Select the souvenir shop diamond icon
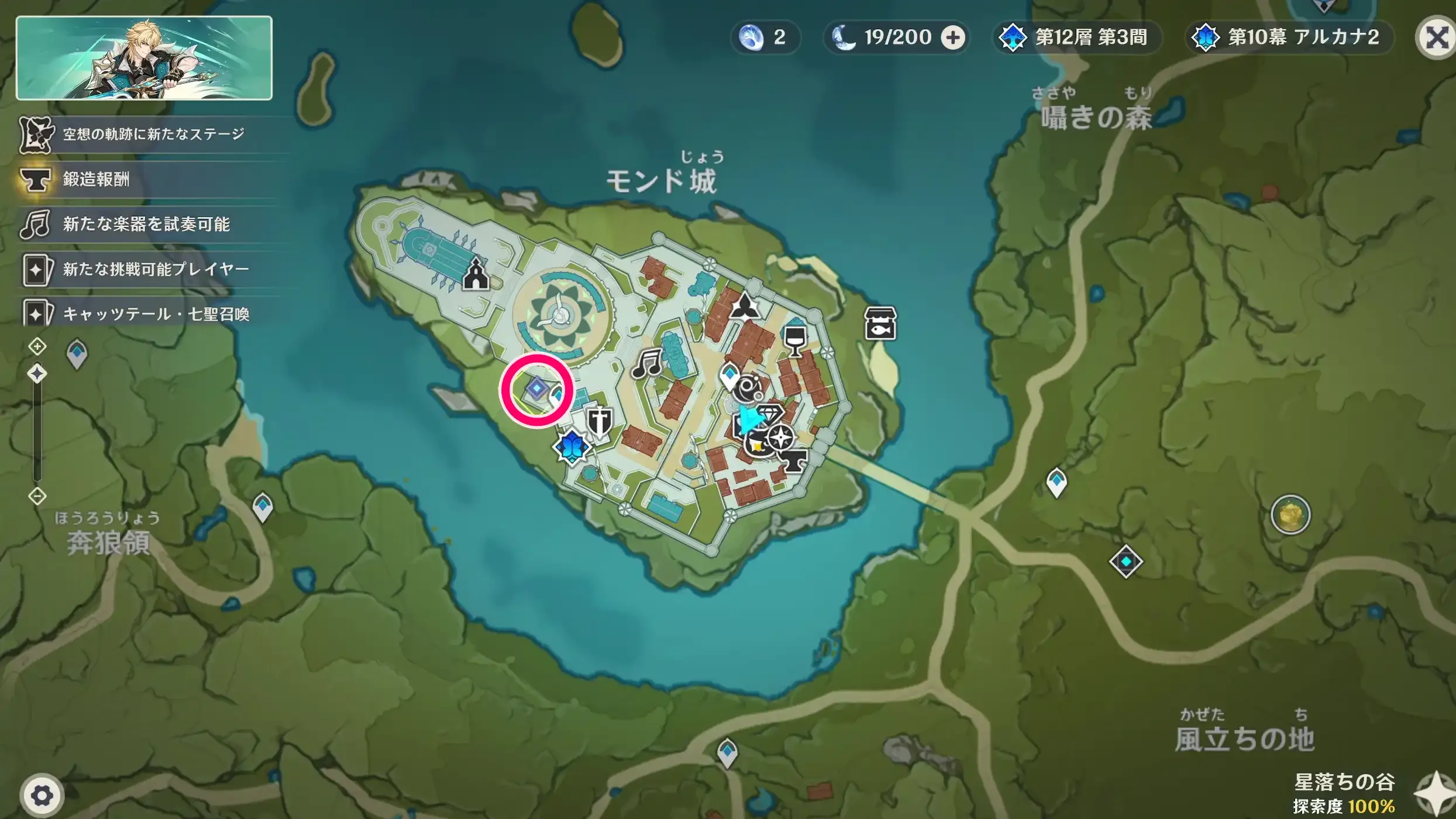 [770, 413]
